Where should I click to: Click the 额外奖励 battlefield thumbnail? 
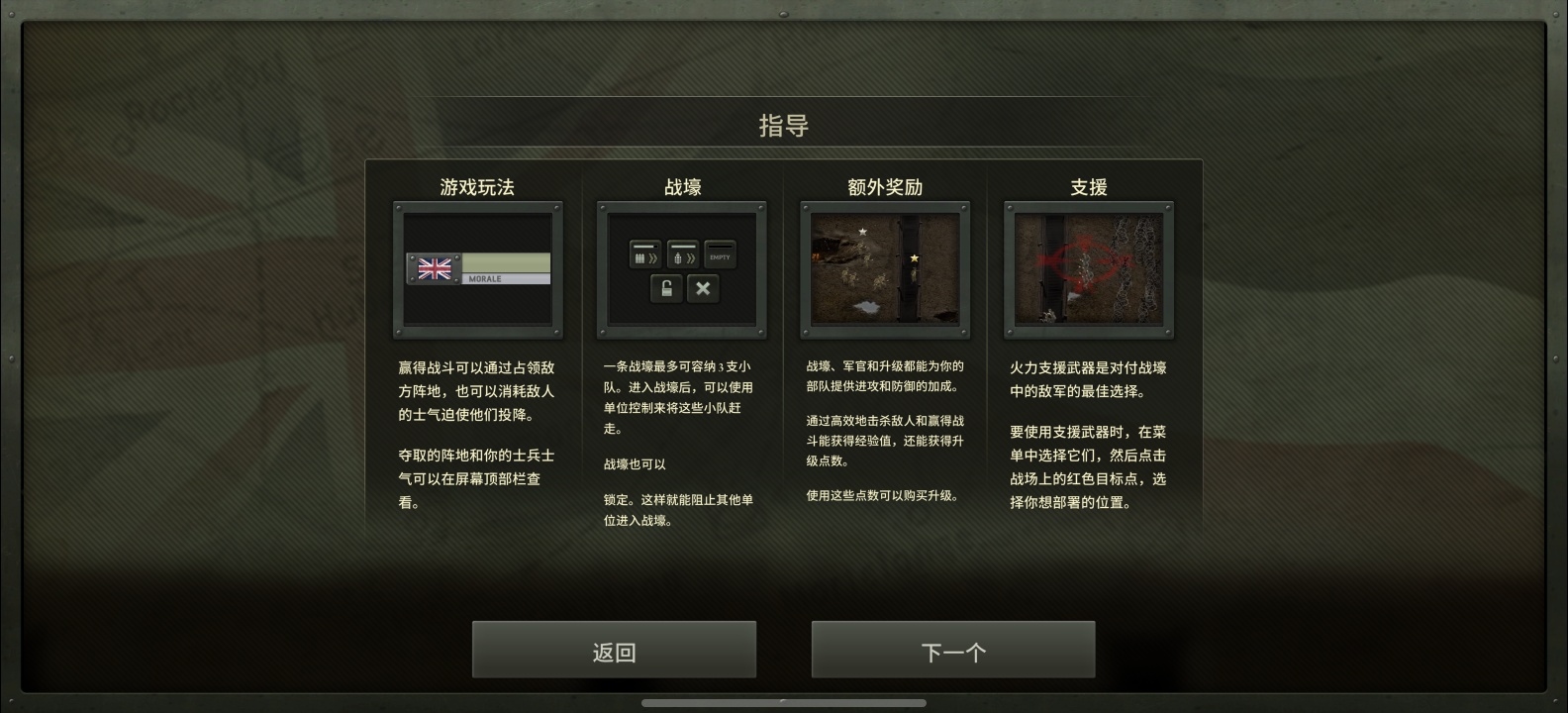pos(884,269)
